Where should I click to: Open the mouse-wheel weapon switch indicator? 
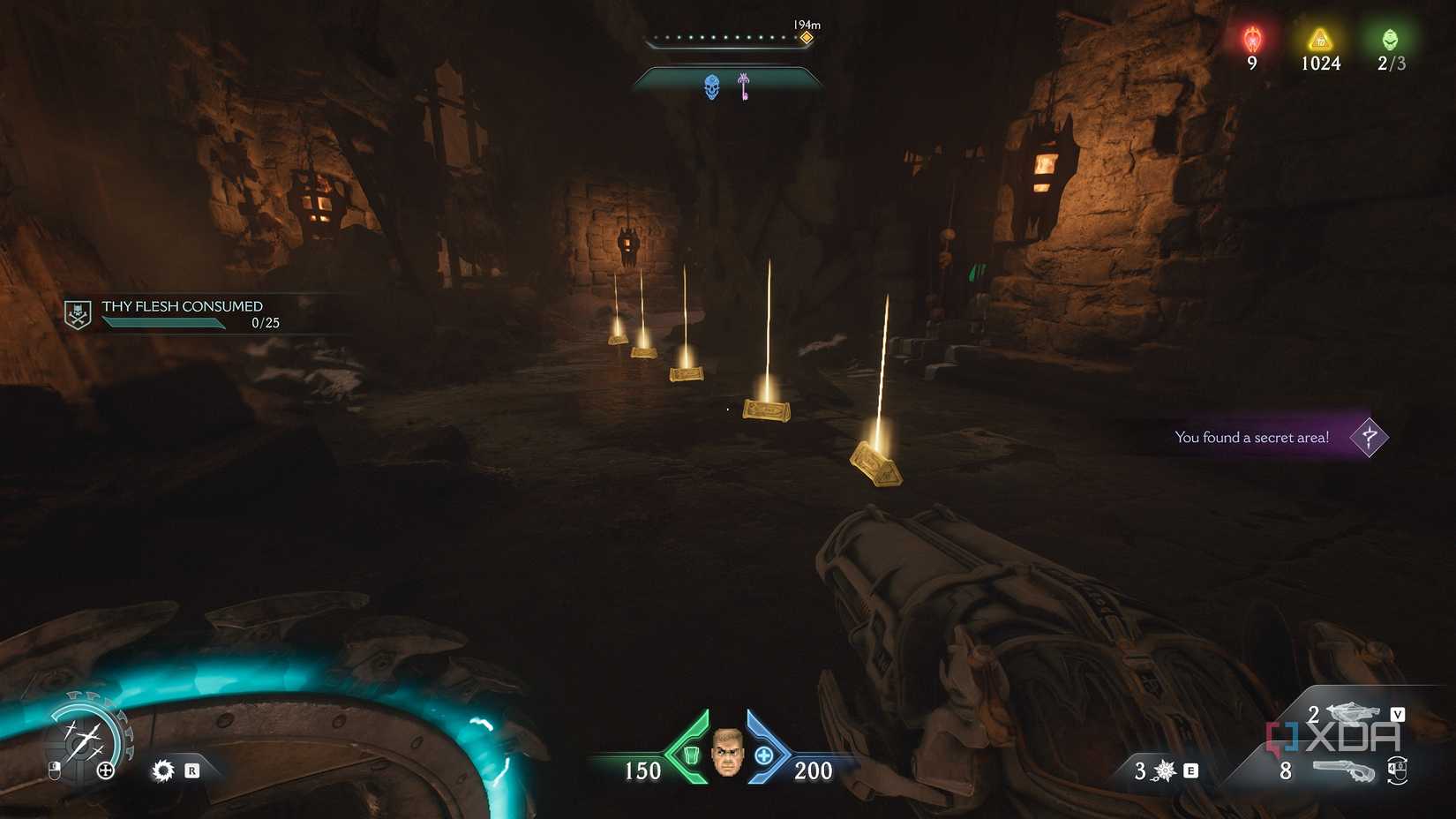point(1398,770)
